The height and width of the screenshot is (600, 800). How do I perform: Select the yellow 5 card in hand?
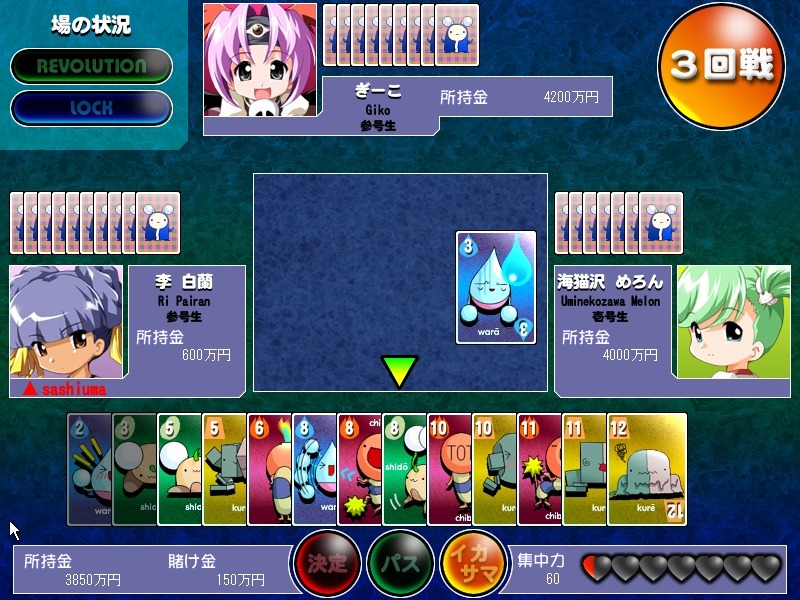(224, 468)
